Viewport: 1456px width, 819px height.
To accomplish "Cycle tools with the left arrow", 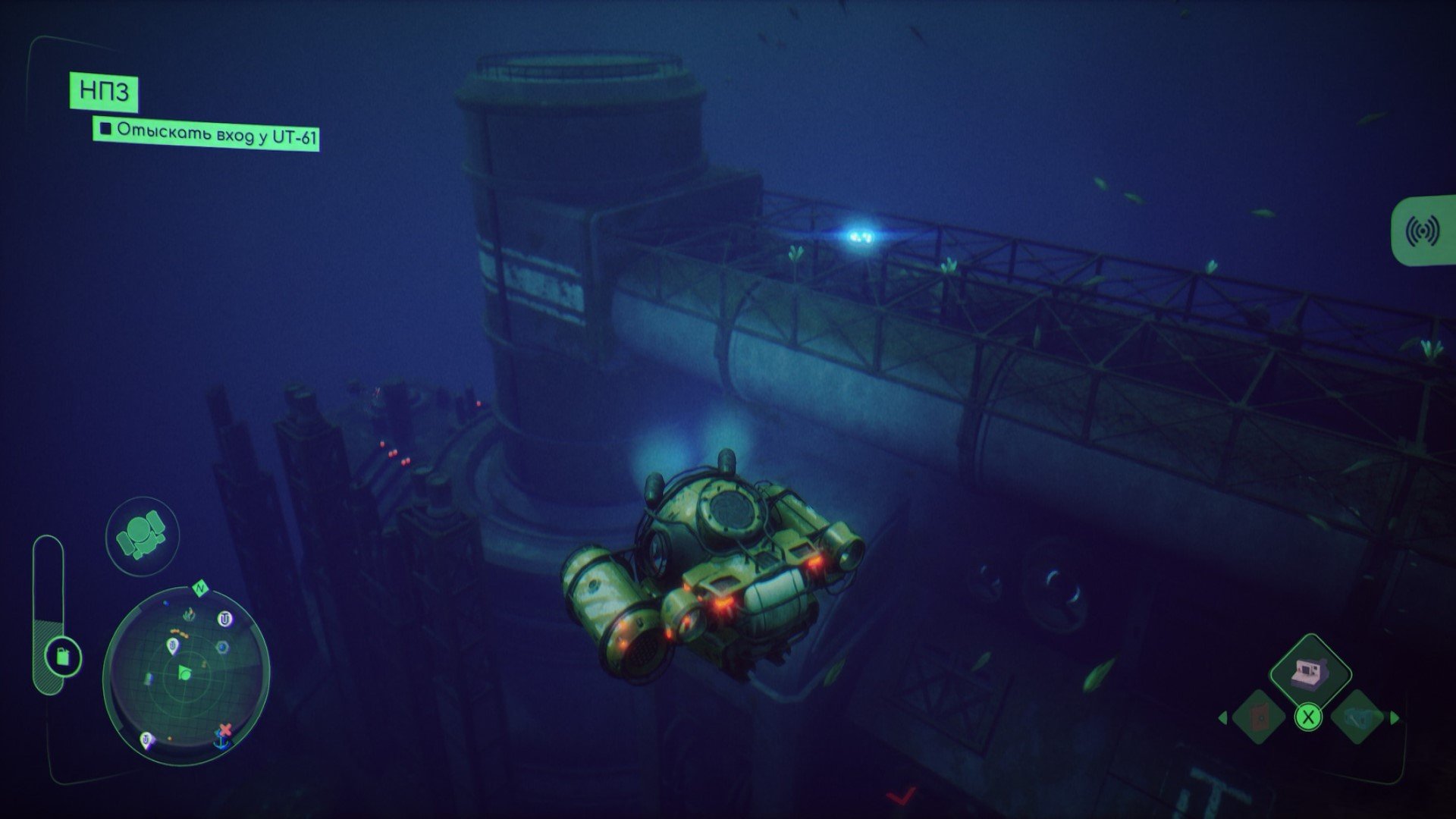I will (1222, 717).
